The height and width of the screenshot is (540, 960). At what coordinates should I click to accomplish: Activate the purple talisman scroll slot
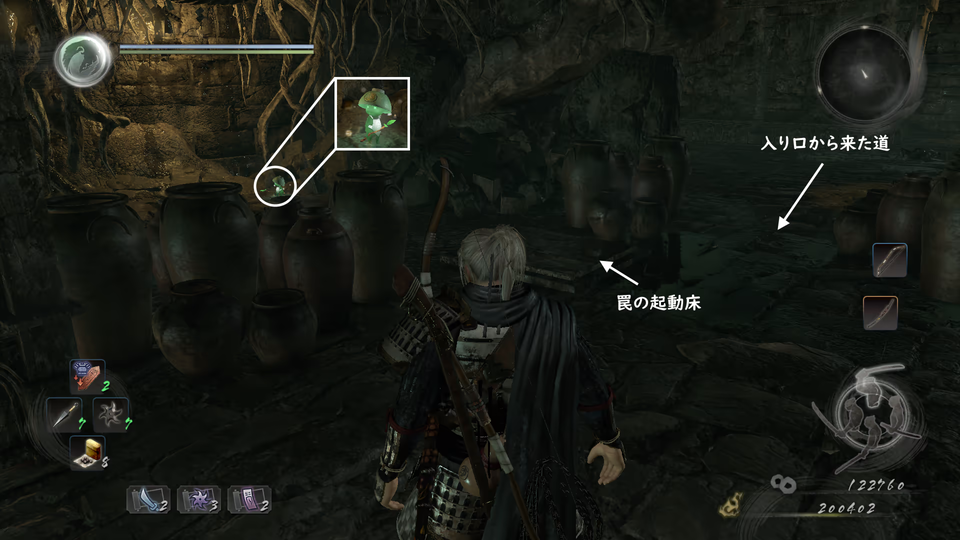(246, 500)
